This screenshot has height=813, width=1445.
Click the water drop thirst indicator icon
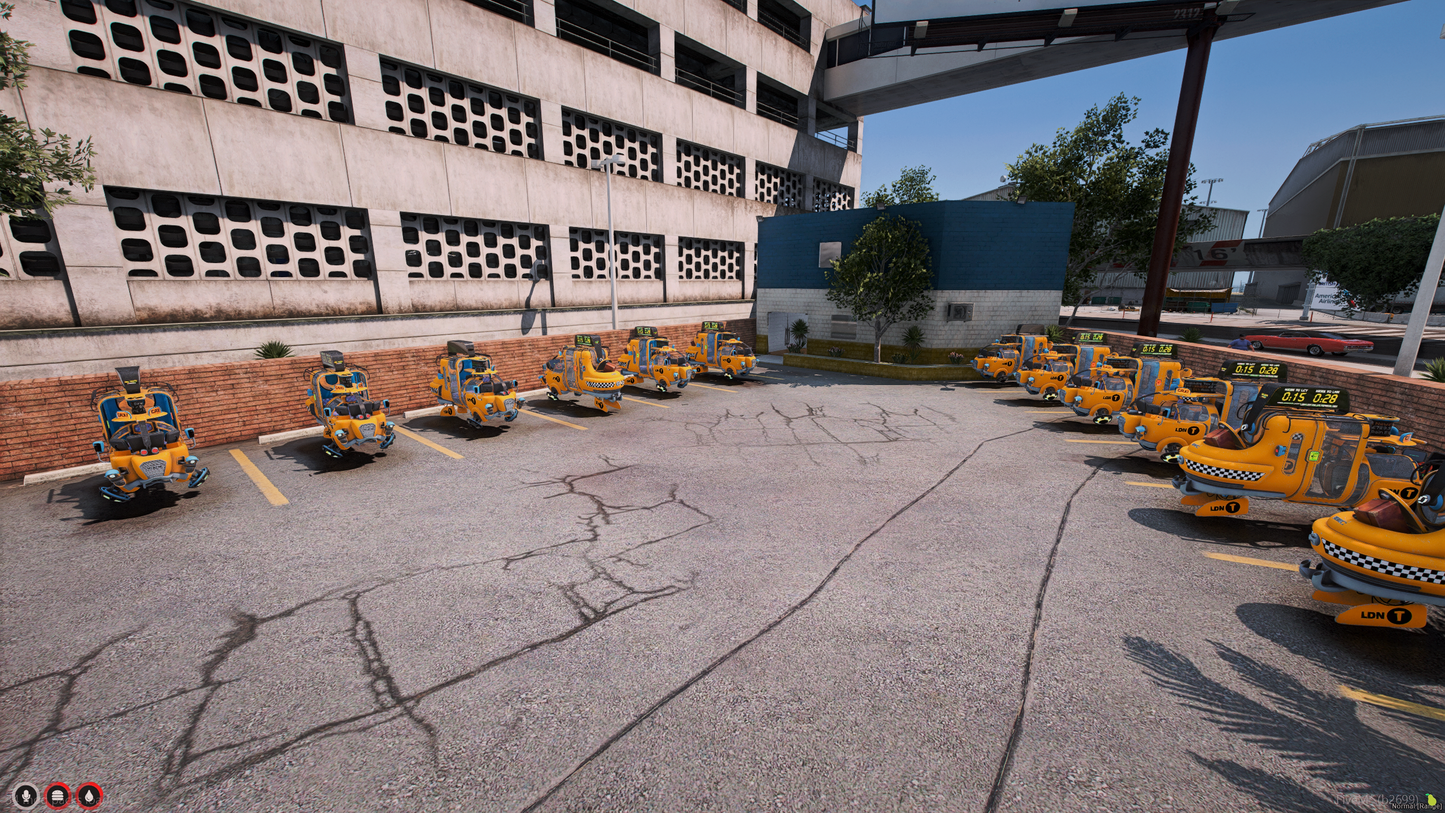(89, 798)
